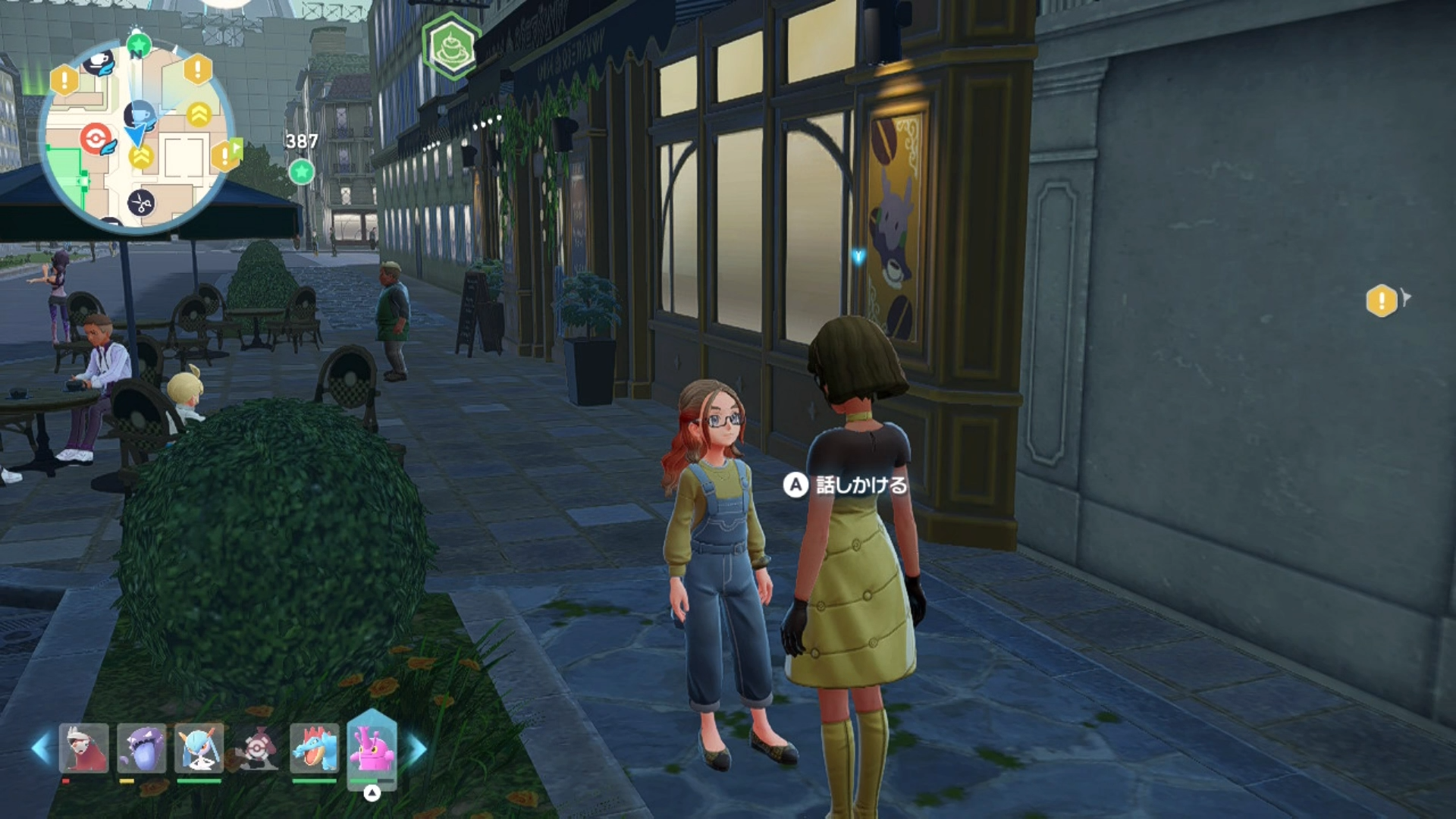Pick the red Pokémon in the first party slot
The width and height of the screenshot is (1456, 819).
pos(84,748)
